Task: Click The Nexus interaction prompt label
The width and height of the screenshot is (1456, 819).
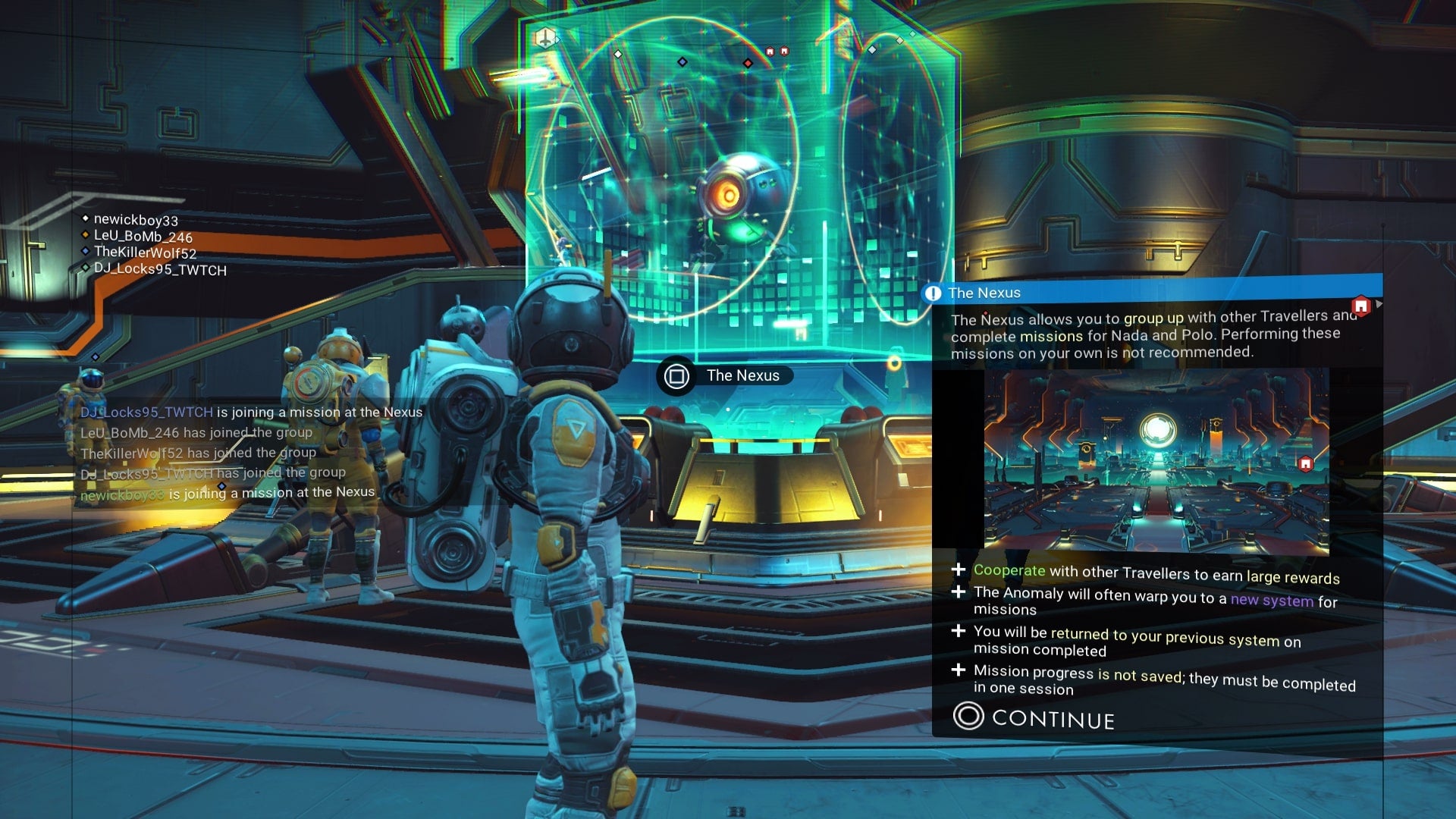Action: pos(743,375)
